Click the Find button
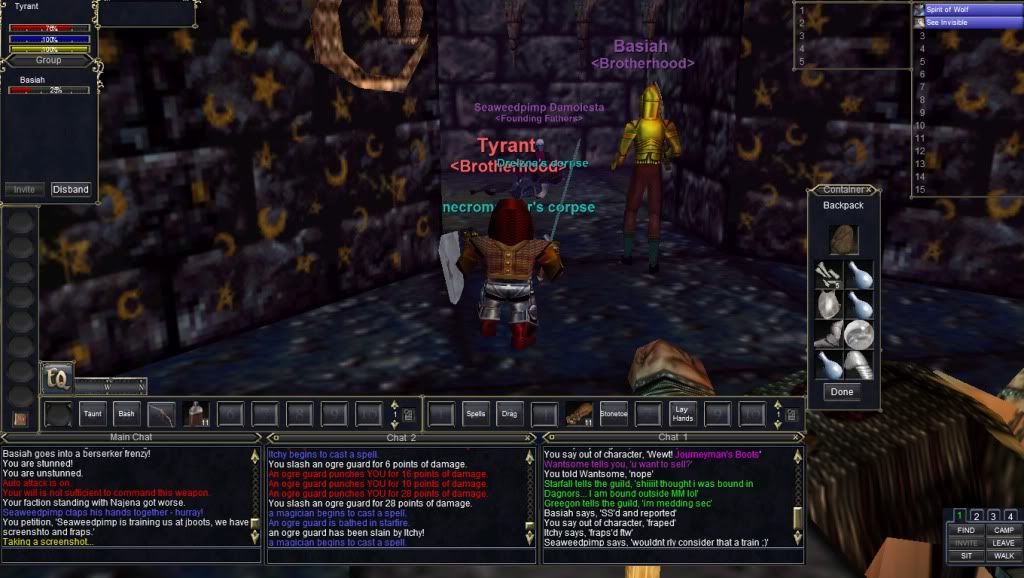The image size is (1024, 578). pos(966,530)
